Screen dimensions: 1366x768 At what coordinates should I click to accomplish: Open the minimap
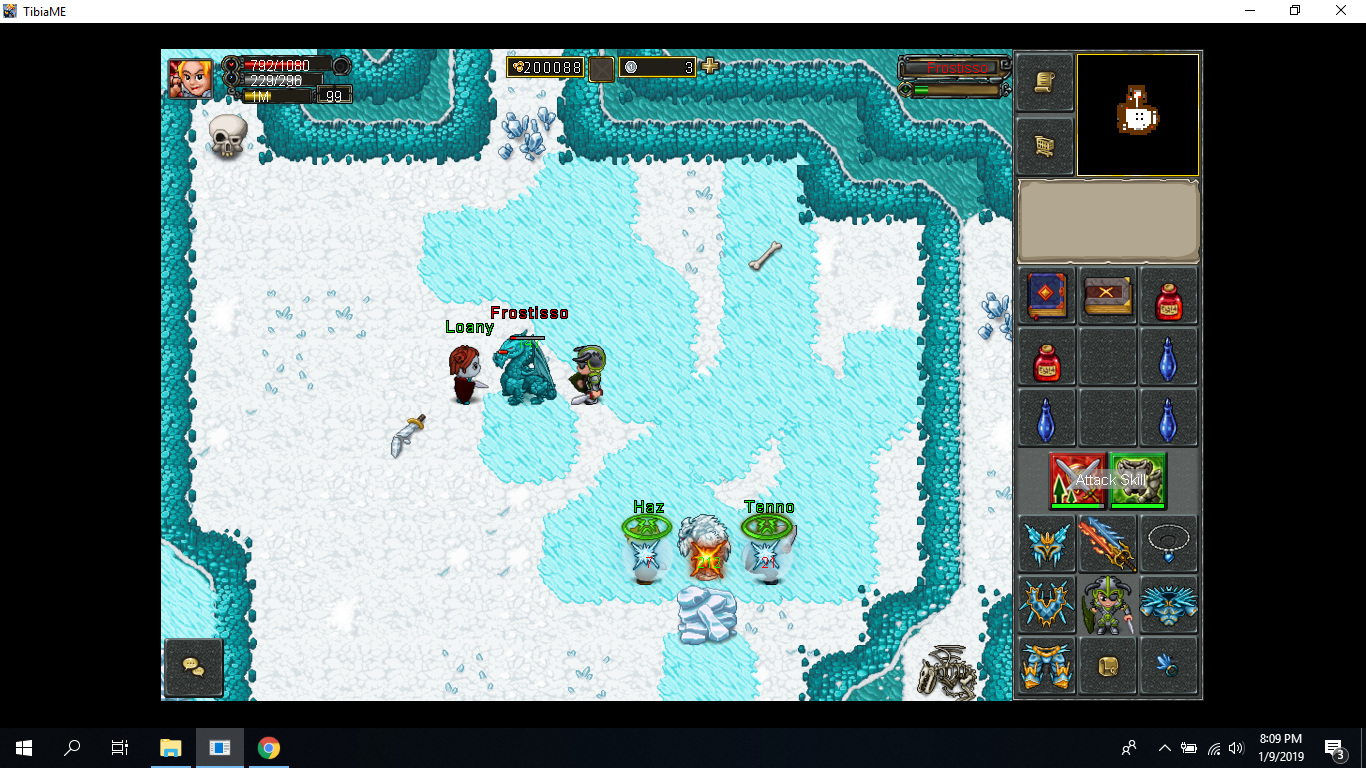(1137, 115)
